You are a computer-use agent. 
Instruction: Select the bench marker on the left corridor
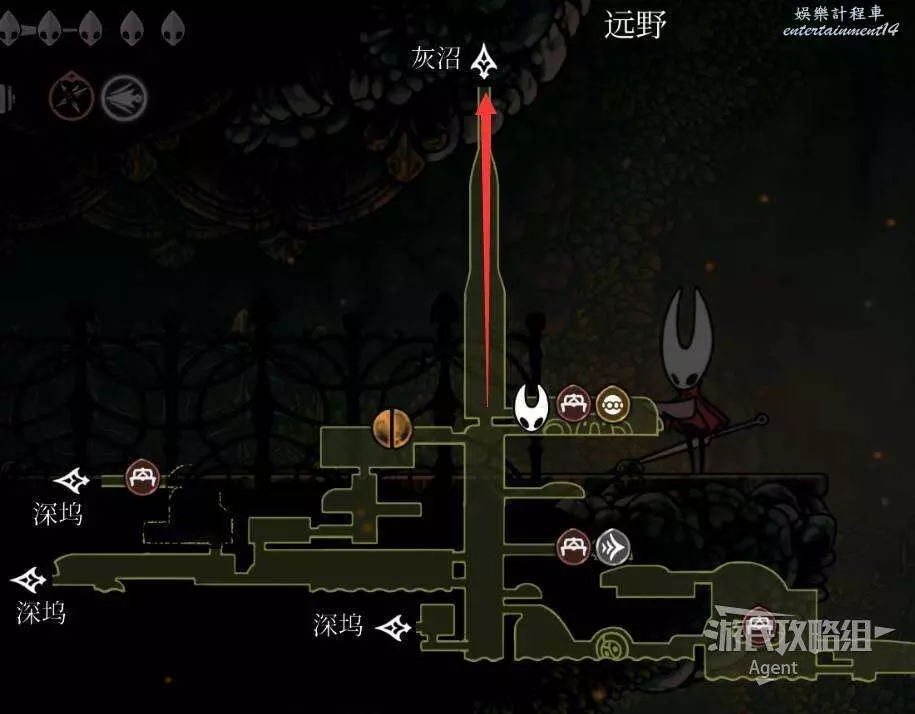click(142, 477)
